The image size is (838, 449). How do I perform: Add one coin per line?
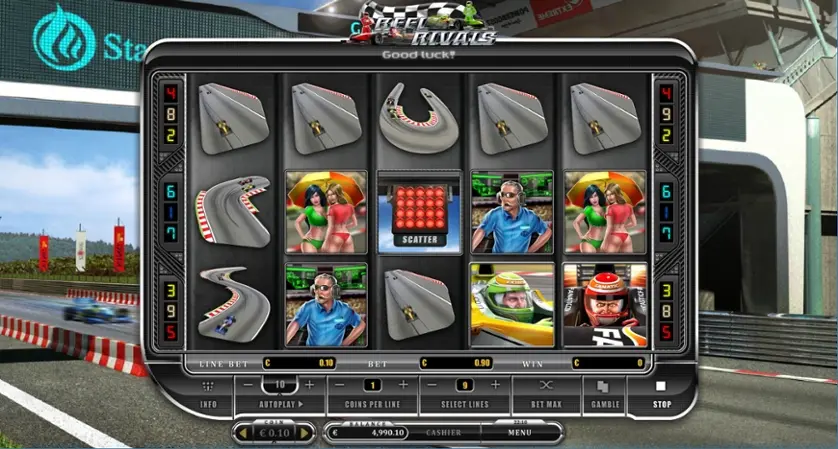click(403, 385)
